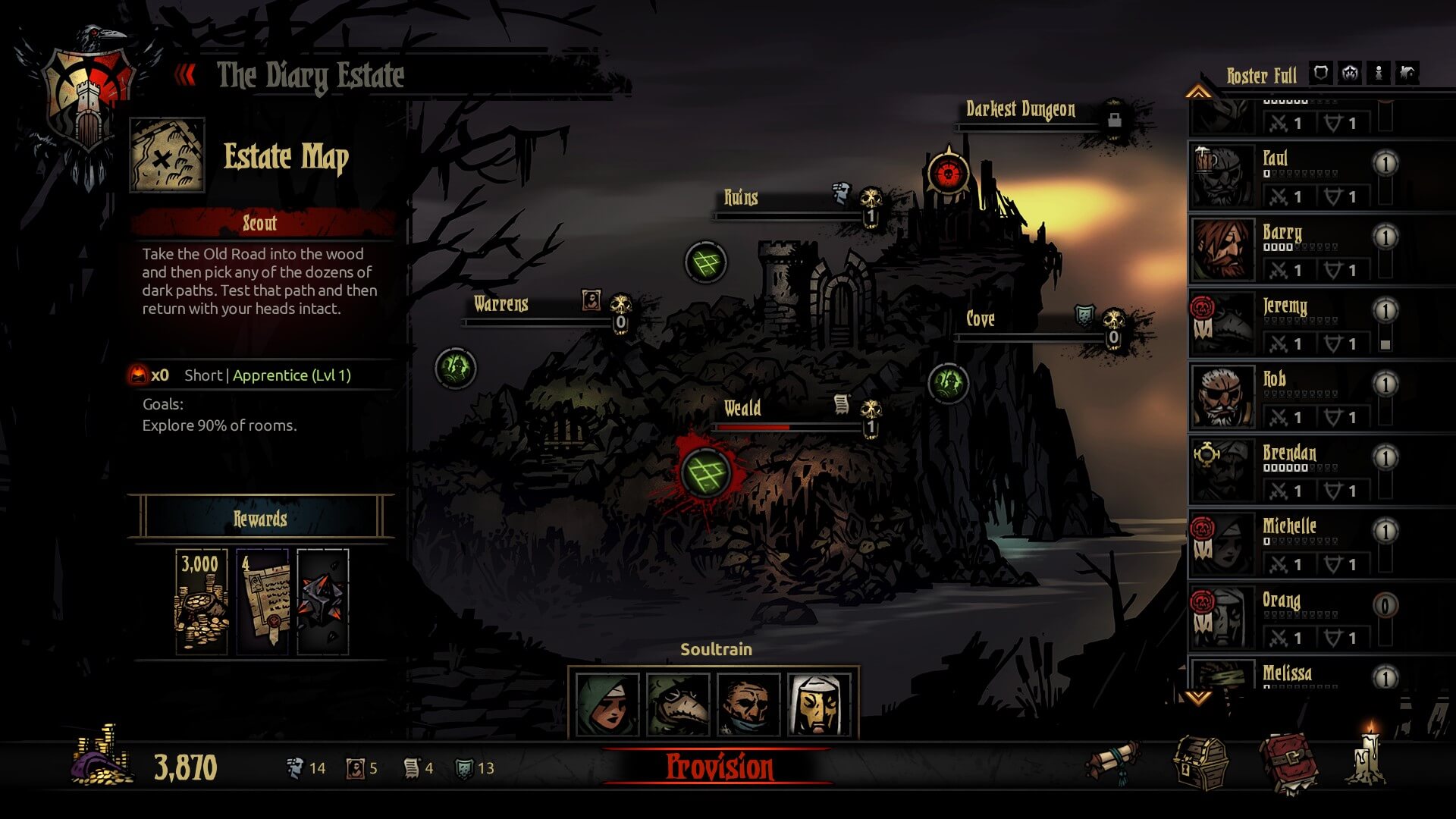Select the red Darkest Dungeon mission marker

tap(947, 174)
